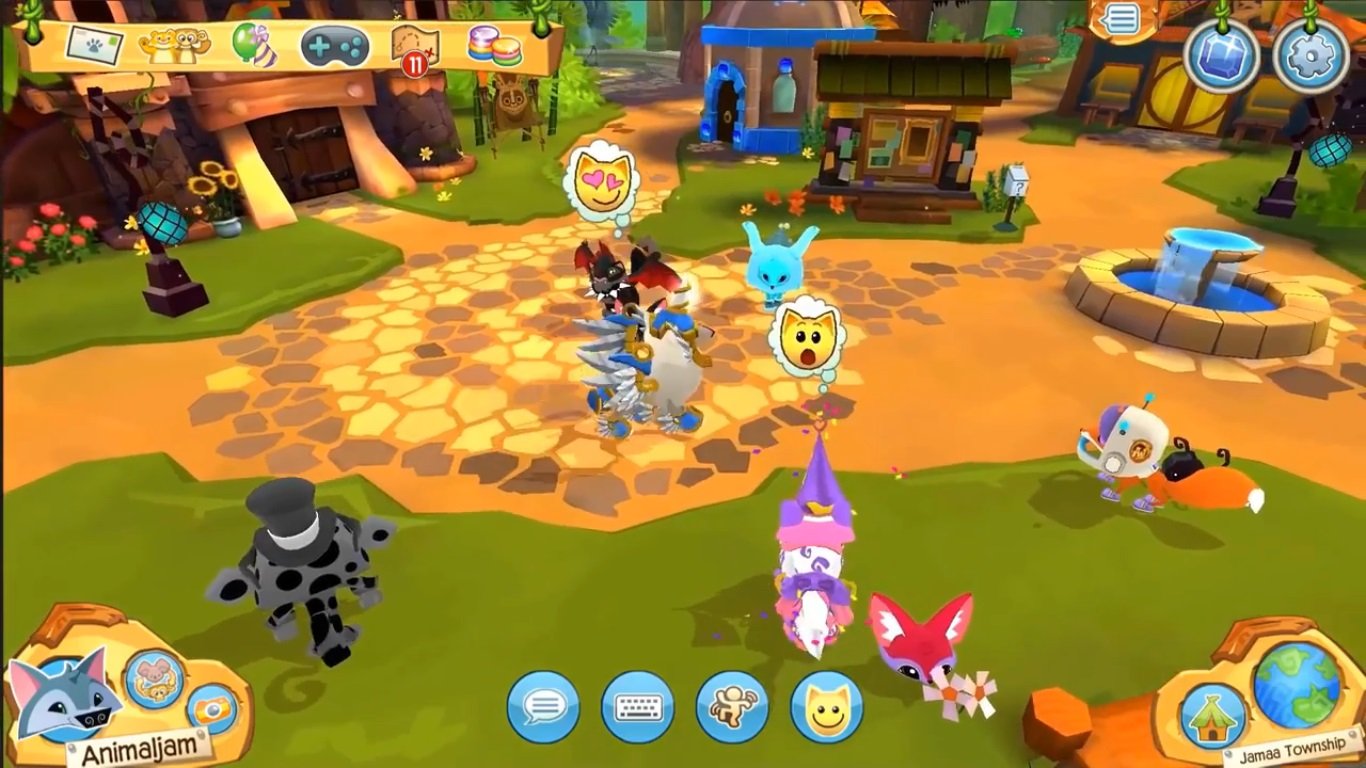Expand the chat log tab
This screenshot has width=1366, height=768.
1121,20
